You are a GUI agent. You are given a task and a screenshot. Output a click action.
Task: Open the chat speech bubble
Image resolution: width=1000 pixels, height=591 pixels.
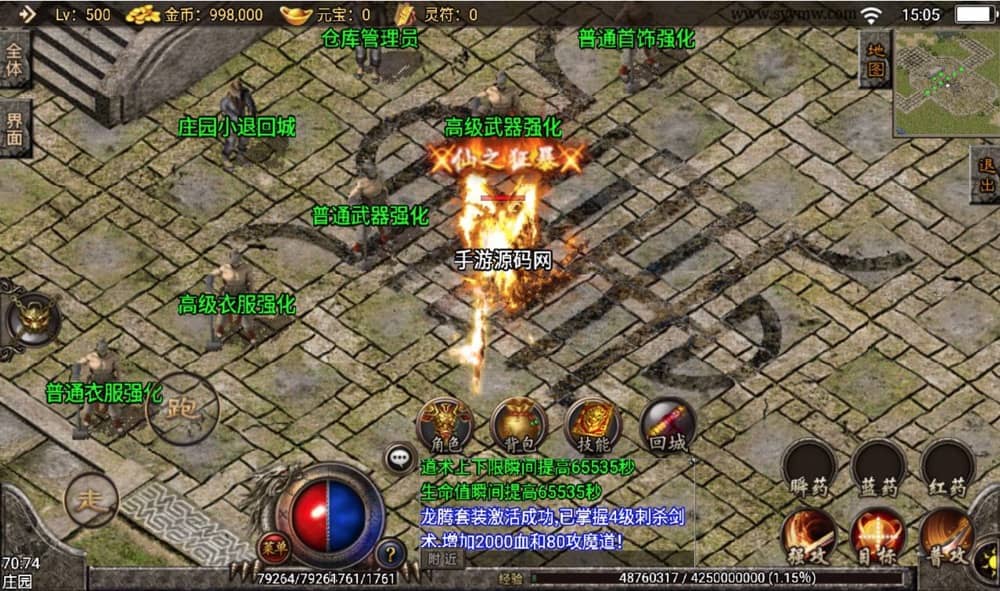[401, 457]
